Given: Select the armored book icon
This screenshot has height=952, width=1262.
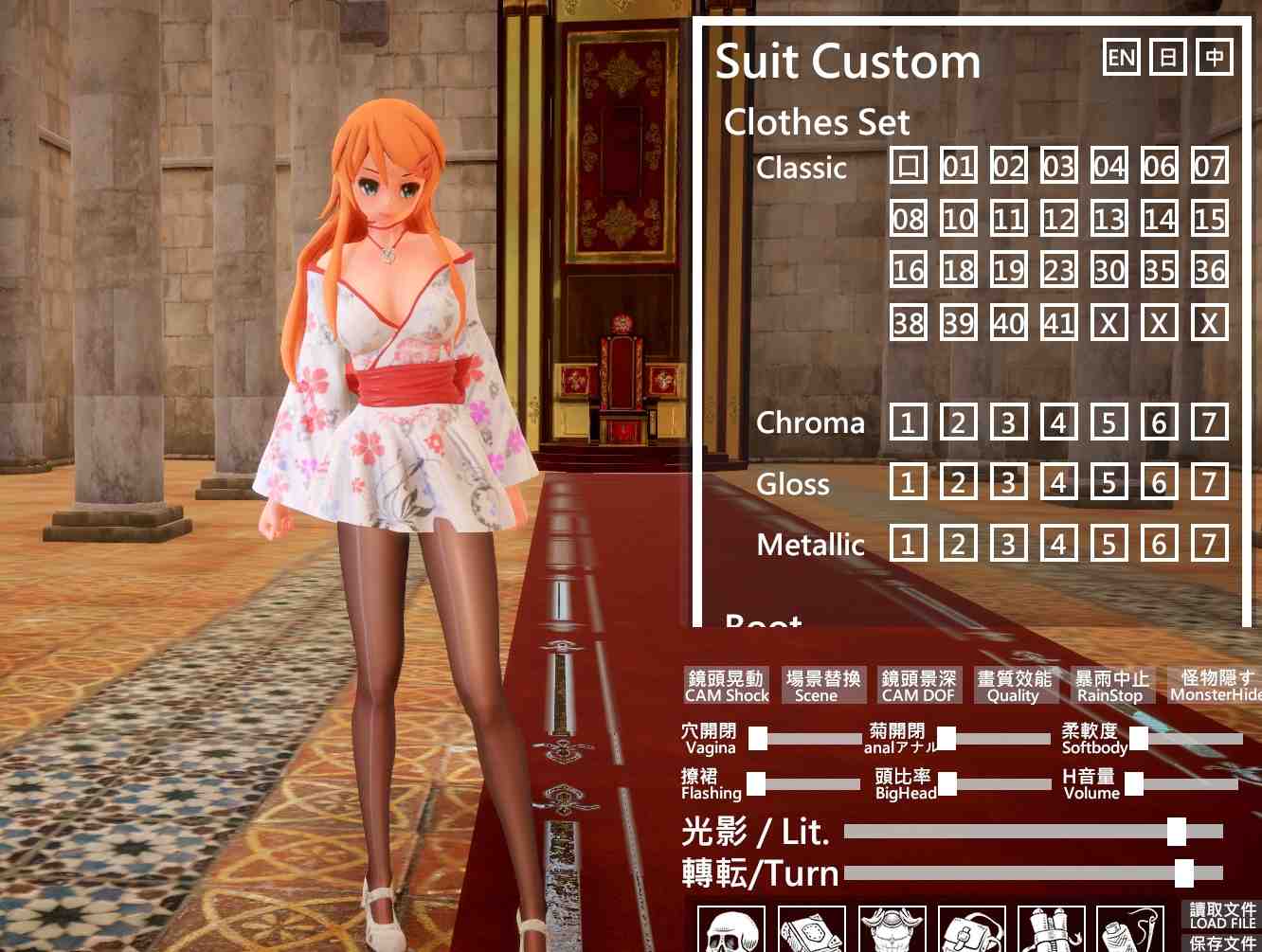Looking at the screenshot, I should 810,931.
